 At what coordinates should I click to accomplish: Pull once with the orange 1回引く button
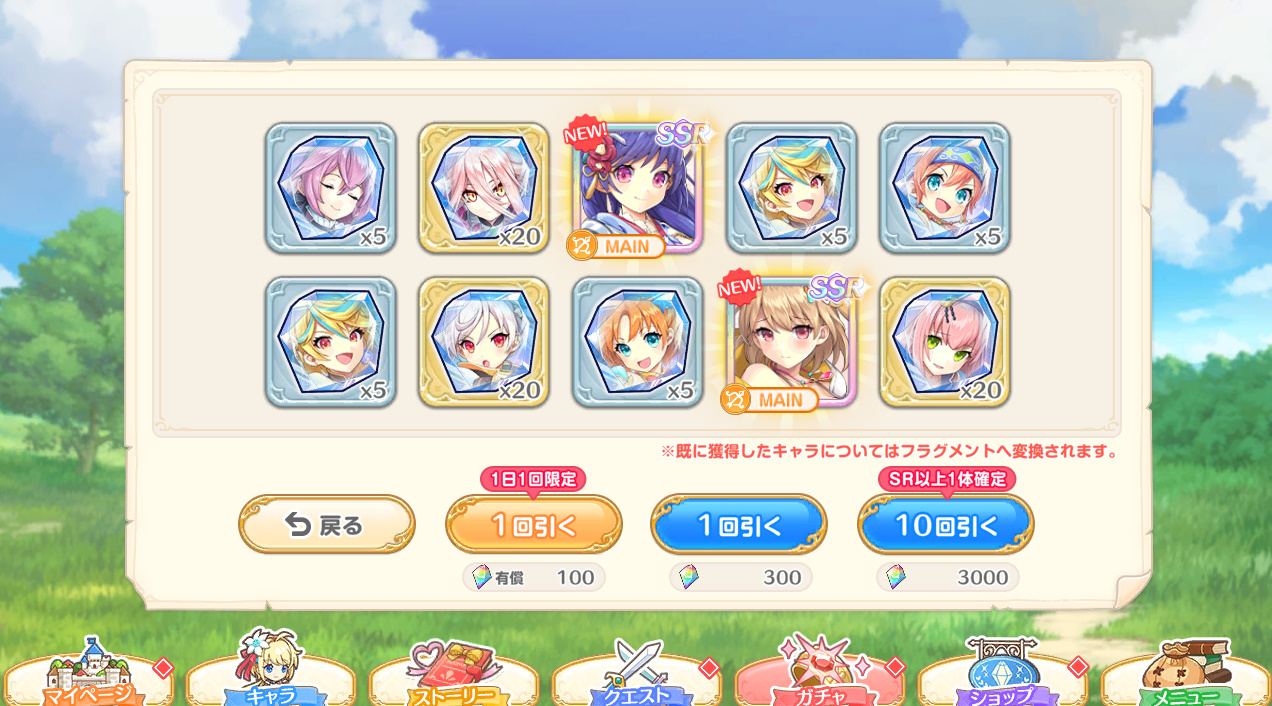(x=533, y=524)
